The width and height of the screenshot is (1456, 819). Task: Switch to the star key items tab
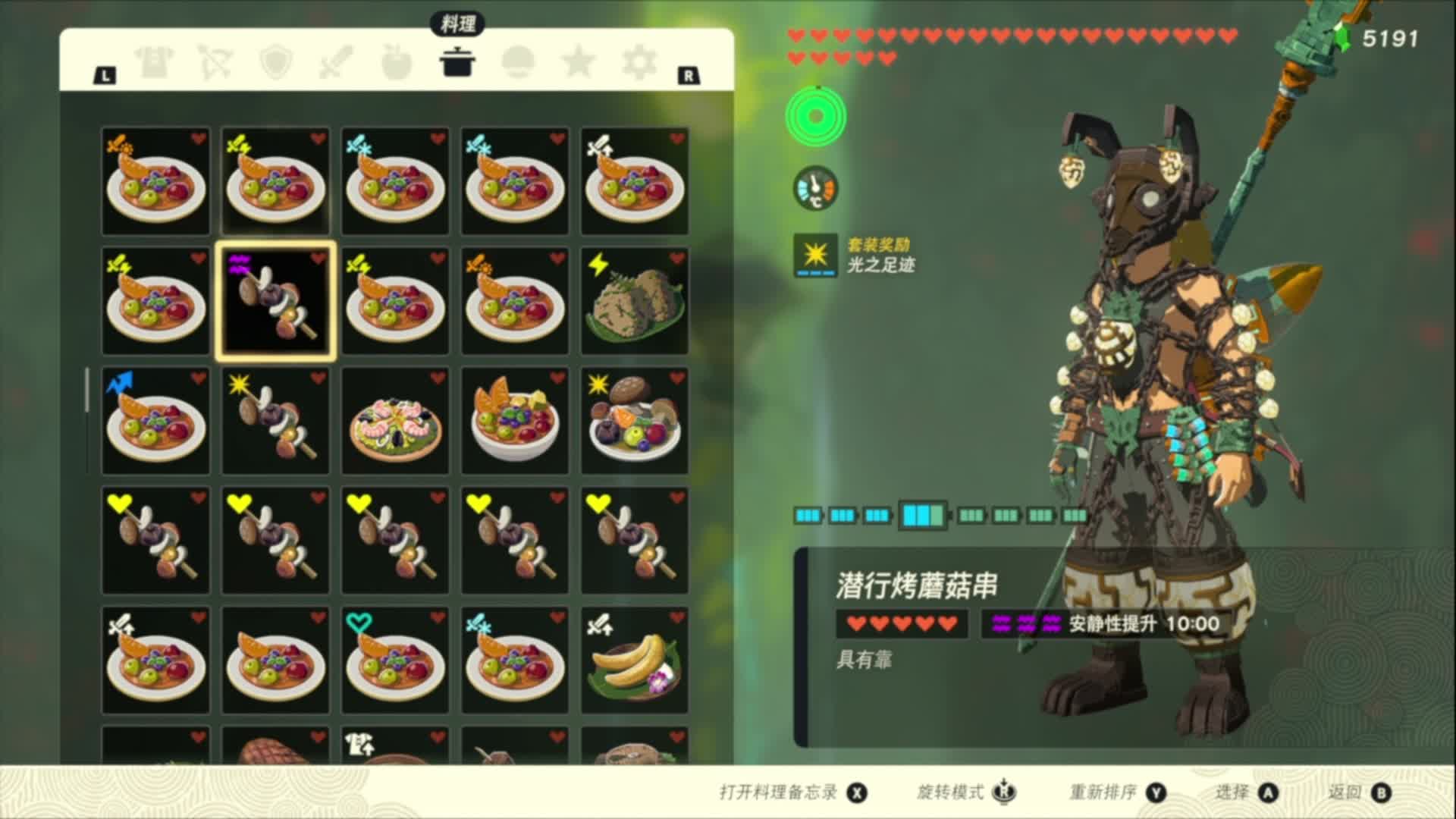[579, 62]
